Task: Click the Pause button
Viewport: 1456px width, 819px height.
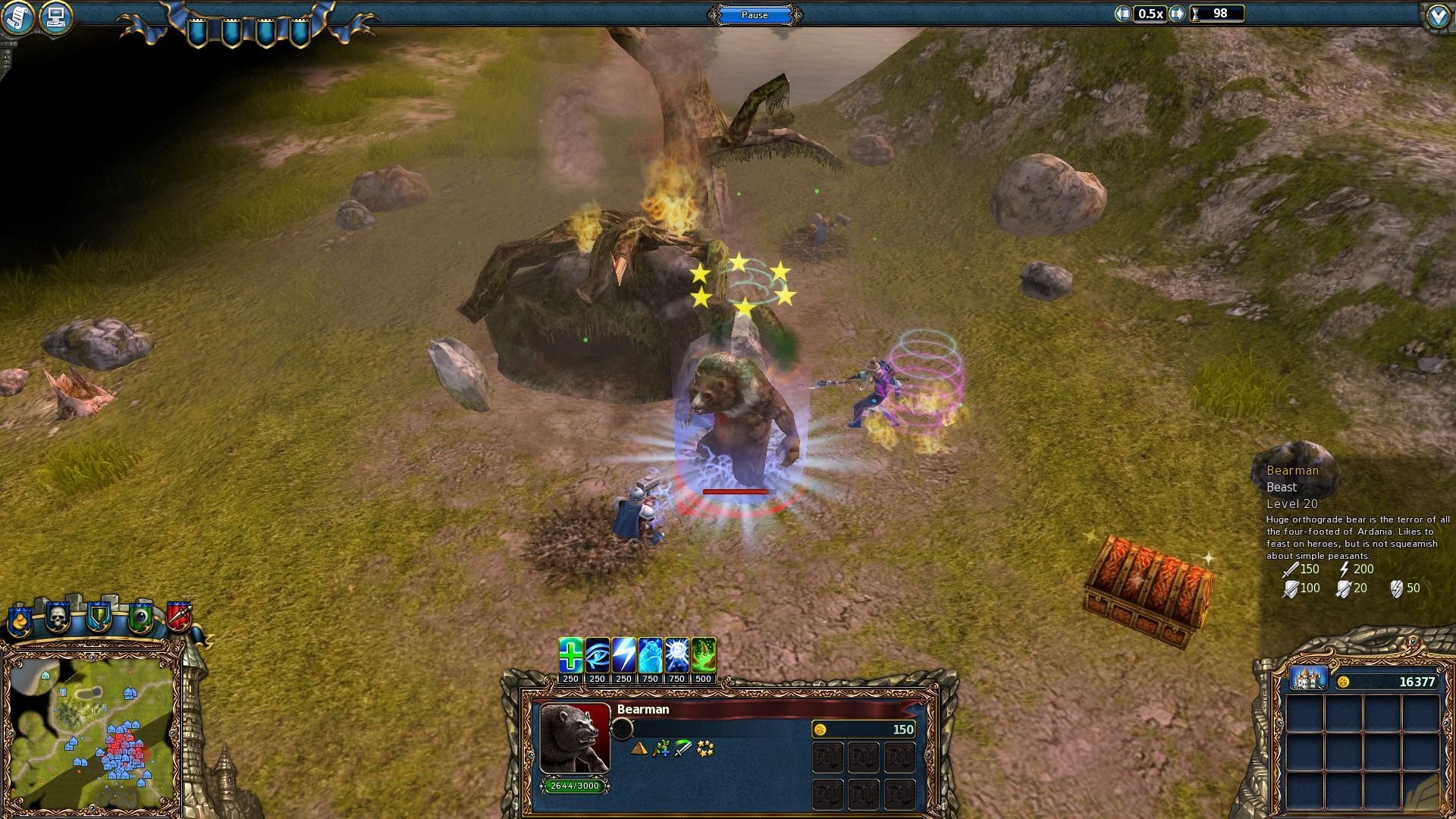Action: 754,15
